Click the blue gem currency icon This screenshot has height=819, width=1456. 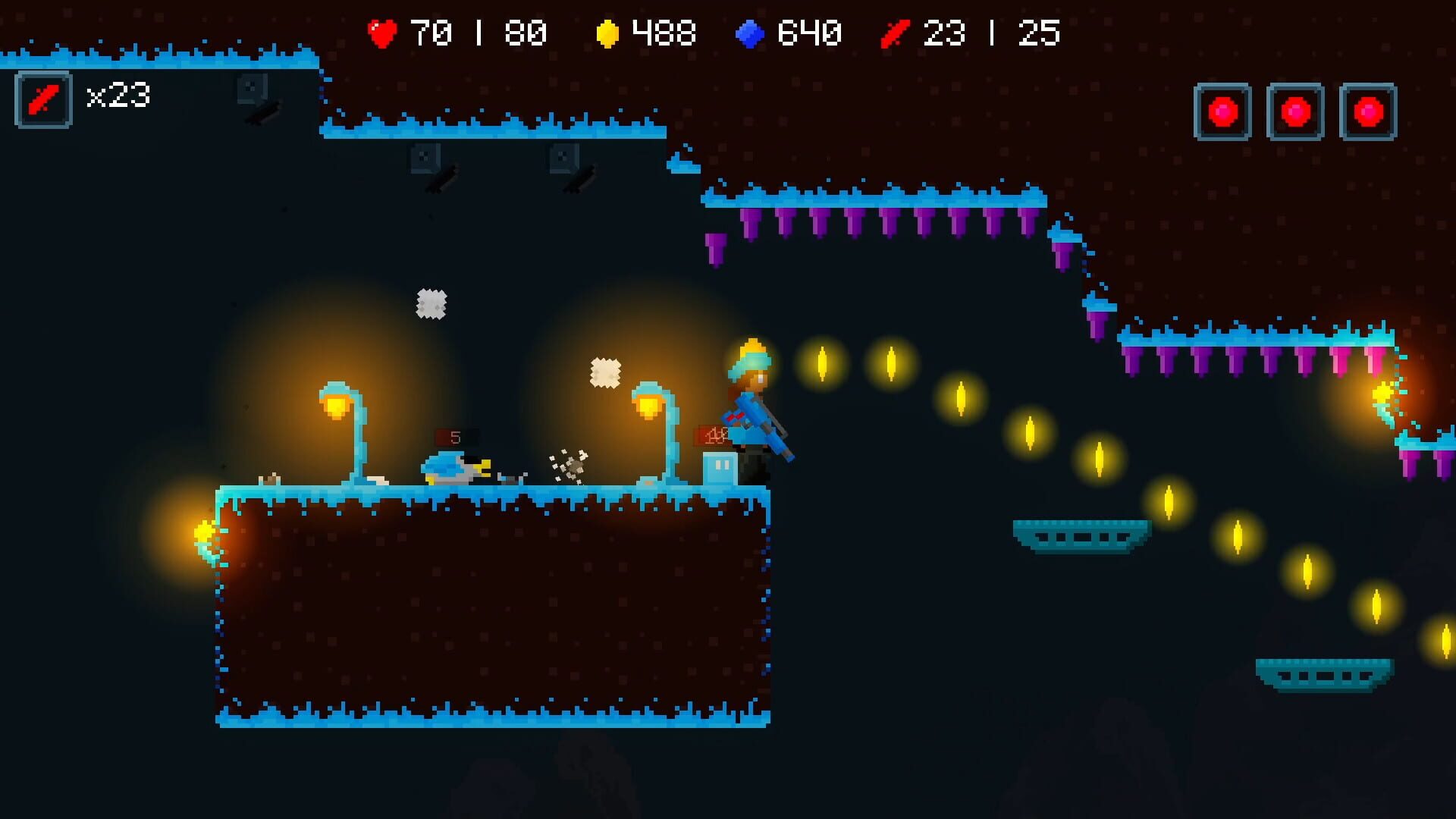(x=751, y=33)
